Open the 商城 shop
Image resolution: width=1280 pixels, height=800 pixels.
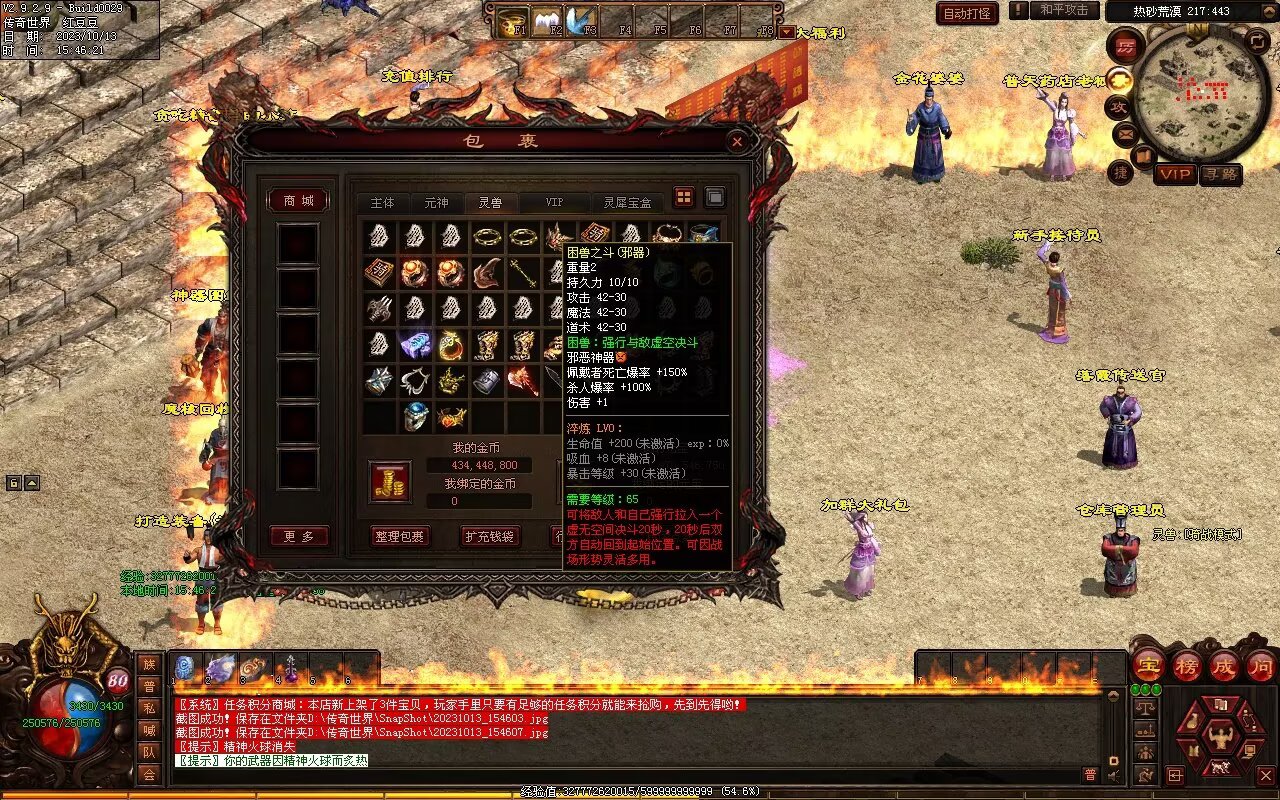[298, 201]
